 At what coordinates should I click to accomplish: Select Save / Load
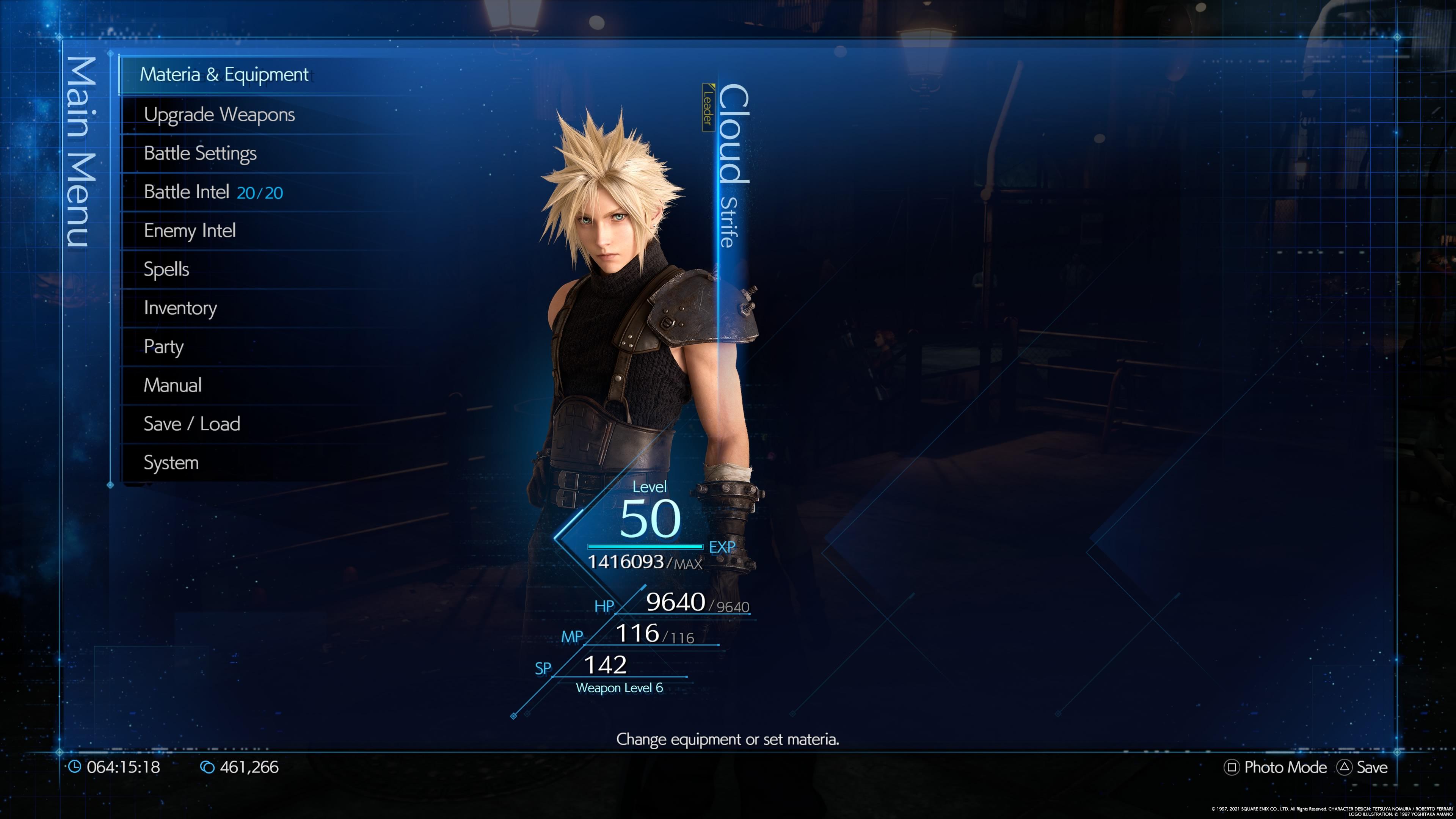pos(191,424)
